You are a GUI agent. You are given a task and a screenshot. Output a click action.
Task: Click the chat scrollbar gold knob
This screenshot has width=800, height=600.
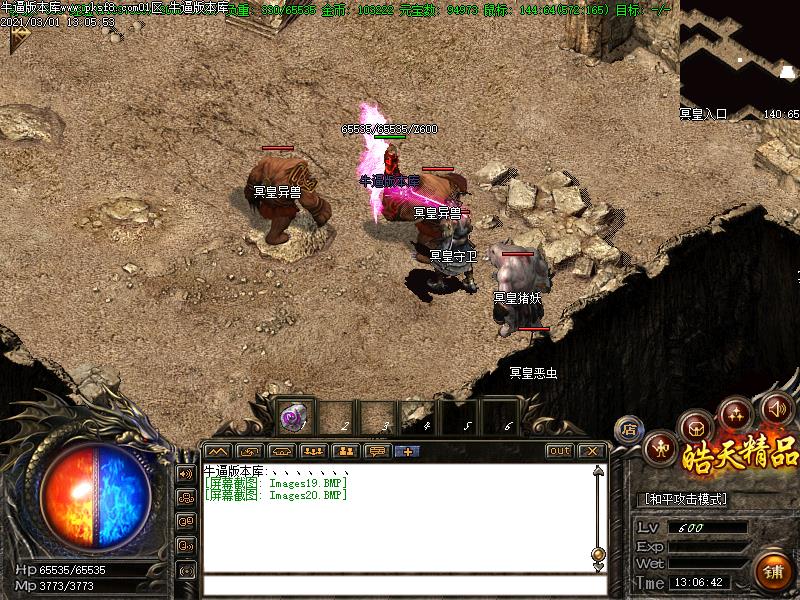tap(598, 554)
